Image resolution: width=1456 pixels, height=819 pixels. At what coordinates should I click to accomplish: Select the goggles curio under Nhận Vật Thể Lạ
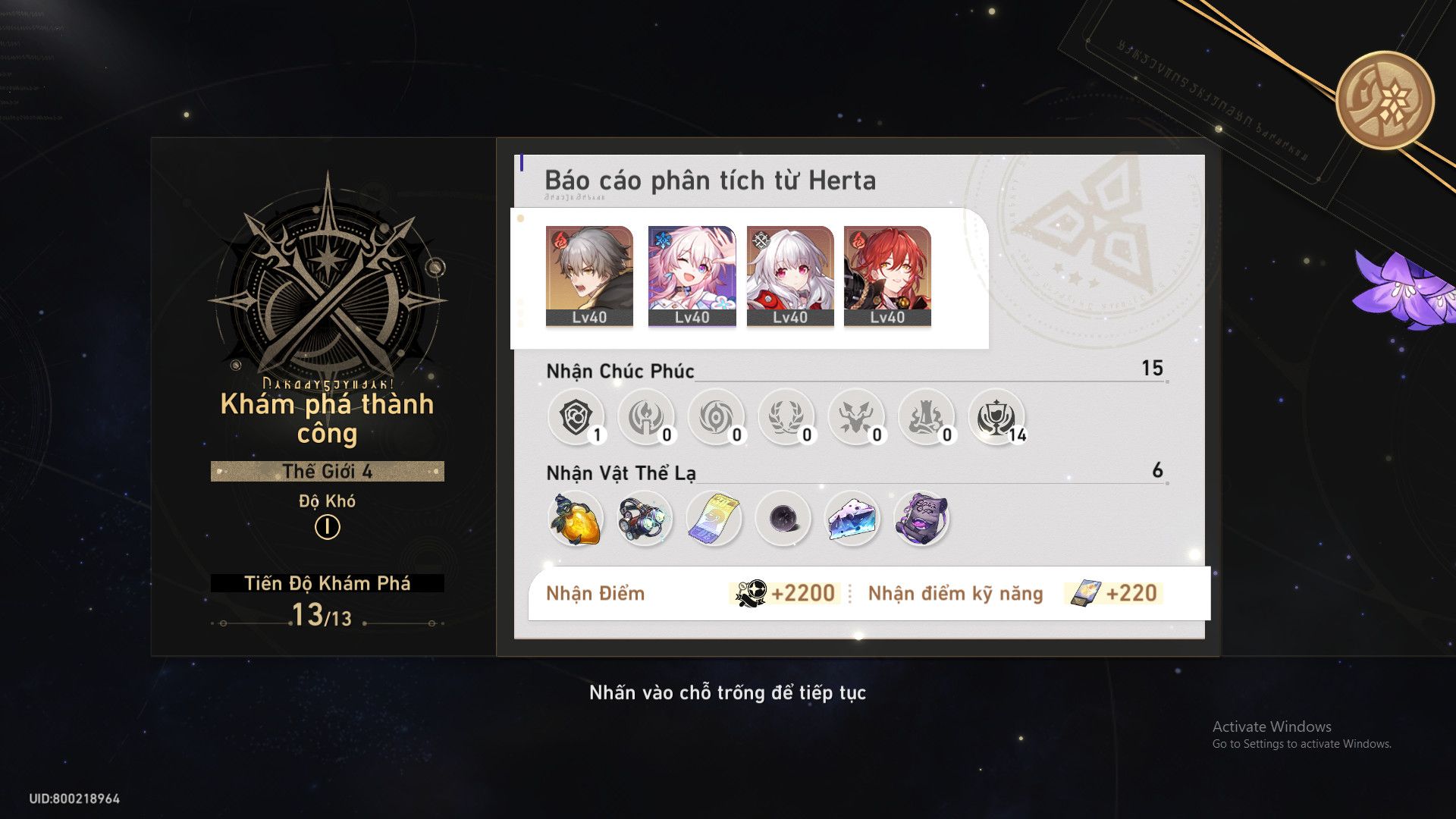[x=645, y=518]
